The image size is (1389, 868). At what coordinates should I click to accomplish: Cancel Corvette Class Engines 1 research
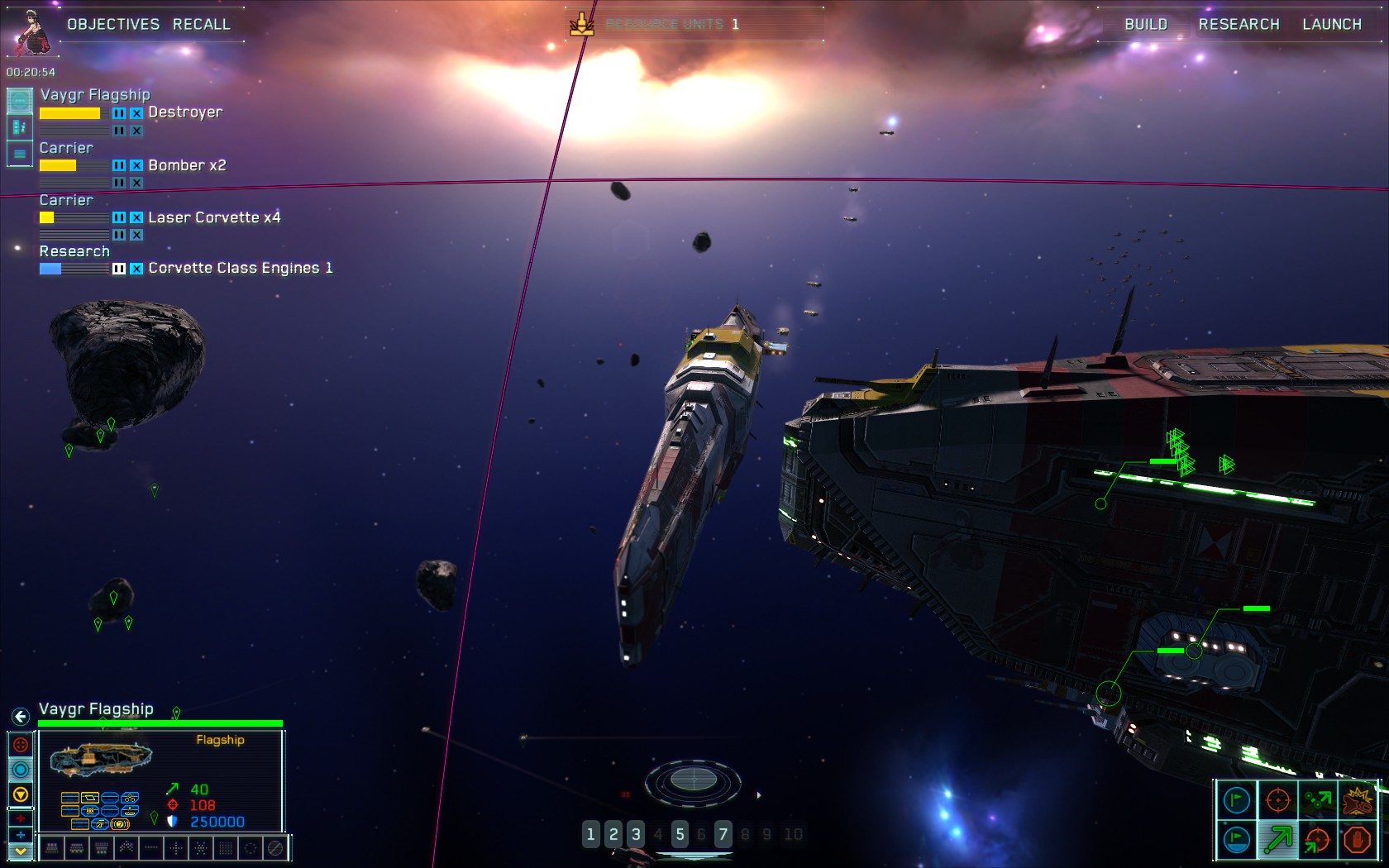click(136, 269)
